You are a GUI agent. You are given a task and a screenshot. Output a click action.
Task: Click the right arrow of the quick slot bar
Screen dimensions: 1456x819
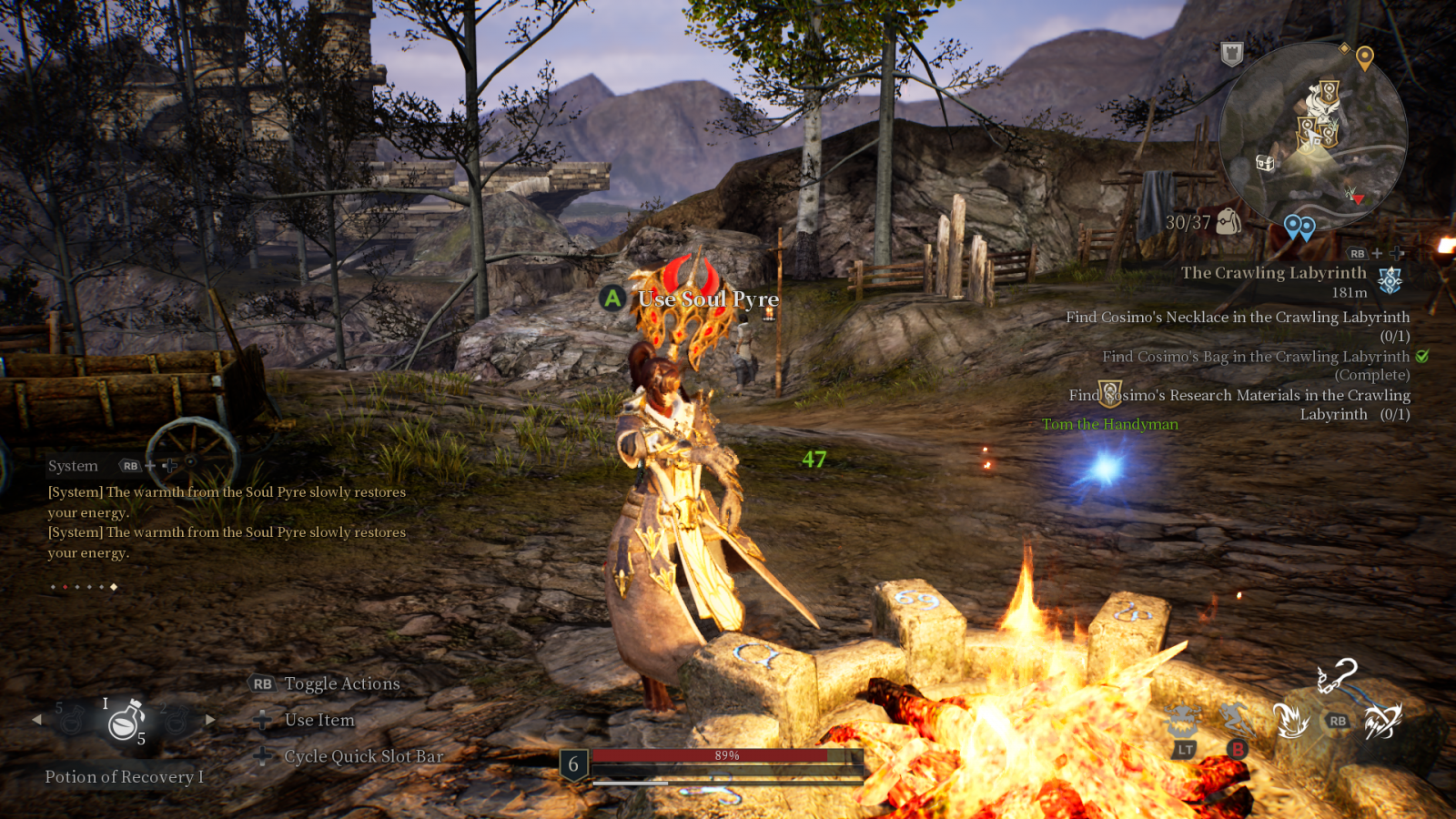(210, 720)
